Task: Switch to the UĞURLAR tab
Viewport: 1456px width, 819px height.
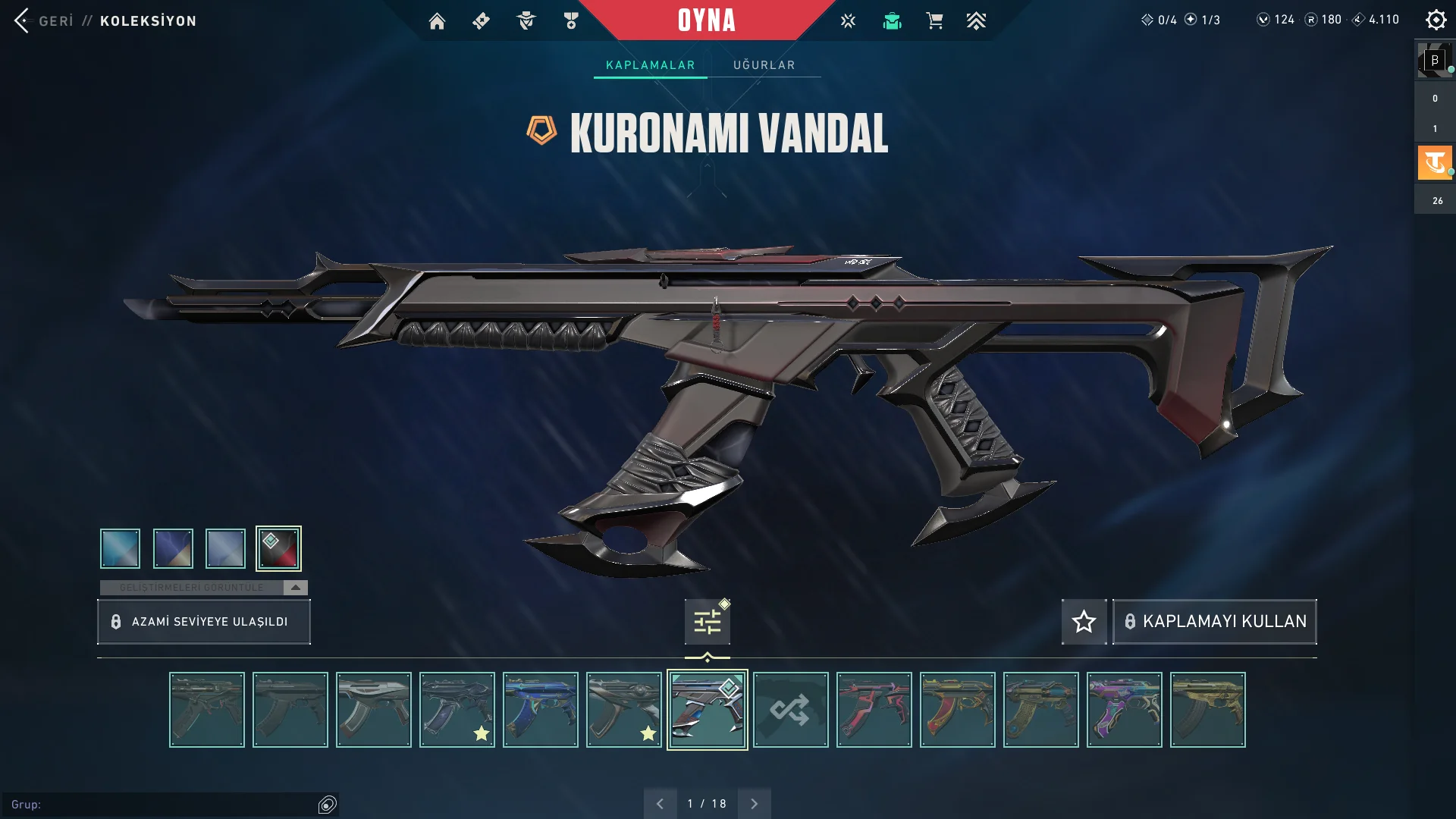Action: tap(764, 65)
